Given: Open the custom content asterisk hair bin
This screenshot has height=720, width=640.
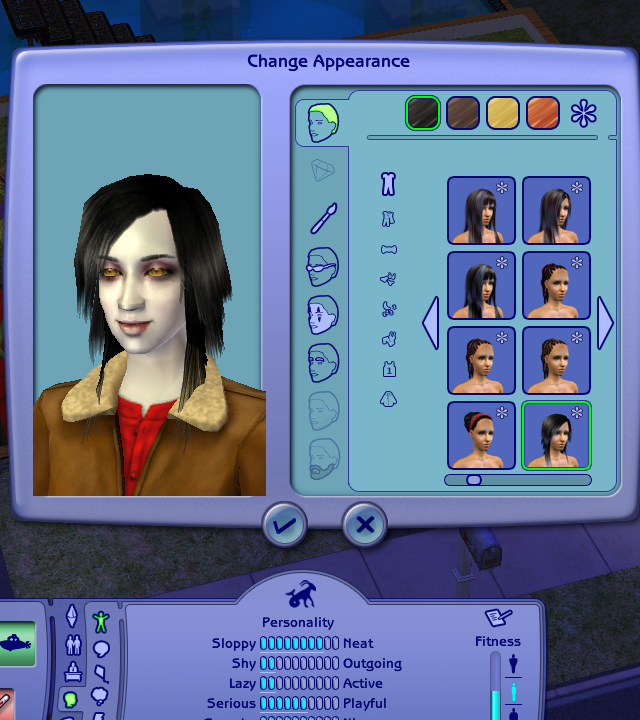Looking at the screenshot, I should tap(584, 113).
